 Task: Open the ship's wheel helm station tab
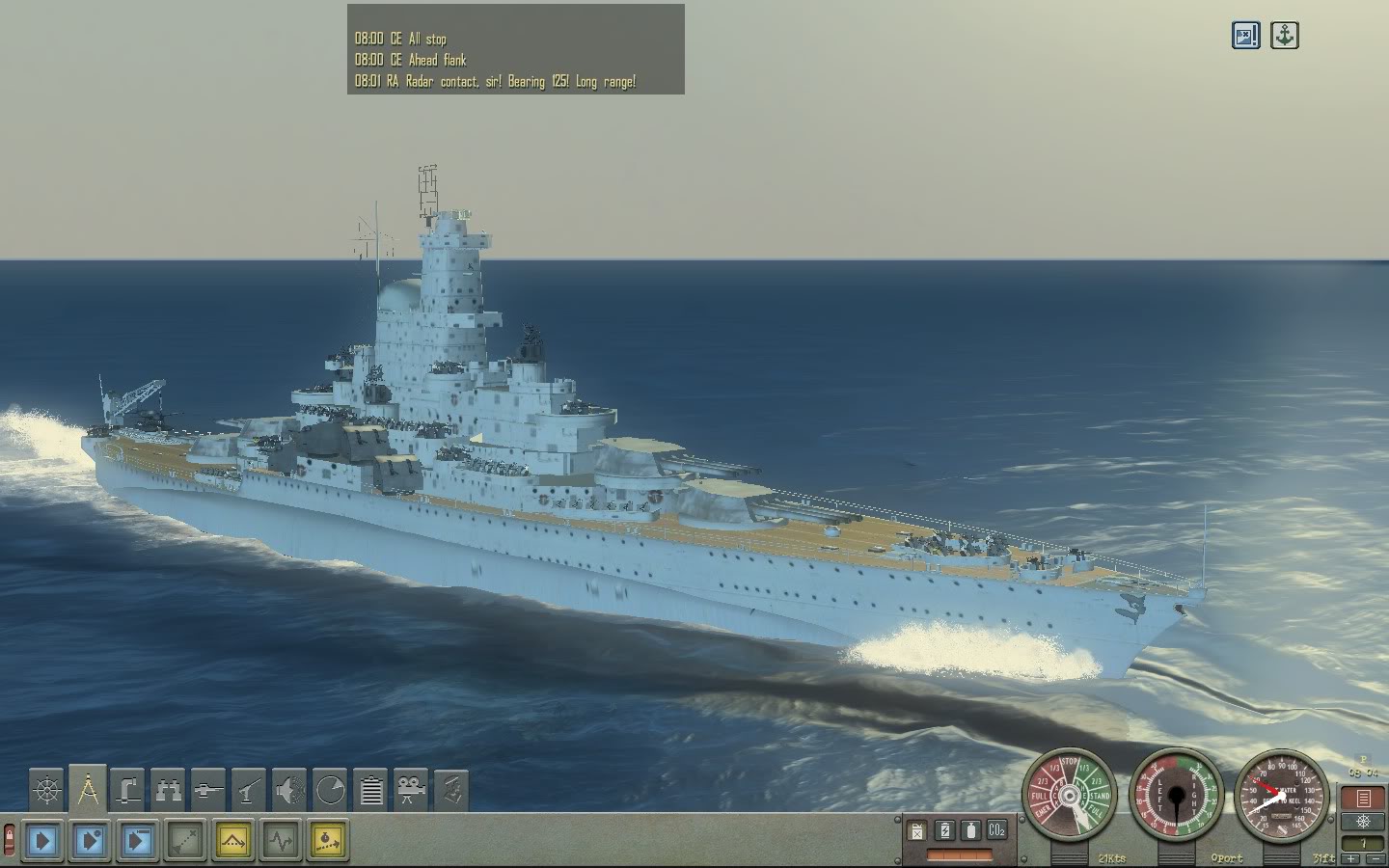[46, 791]
